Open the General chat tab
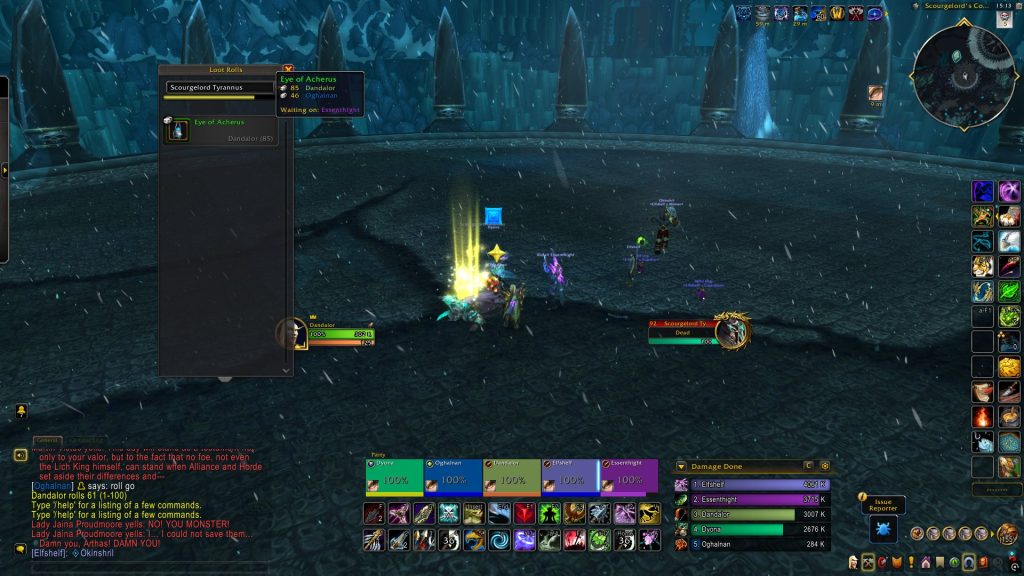 point(47,441)
